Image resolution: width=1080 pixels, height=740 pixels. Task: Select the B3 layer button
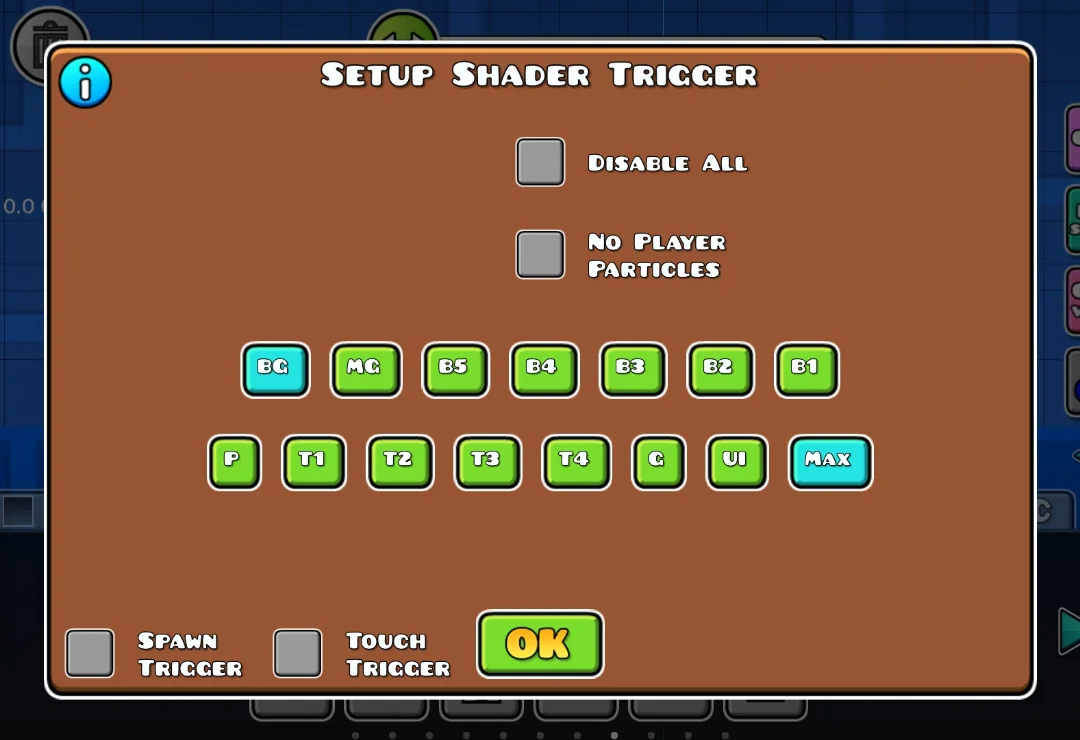pyautogui.click(x=632, y=369)
